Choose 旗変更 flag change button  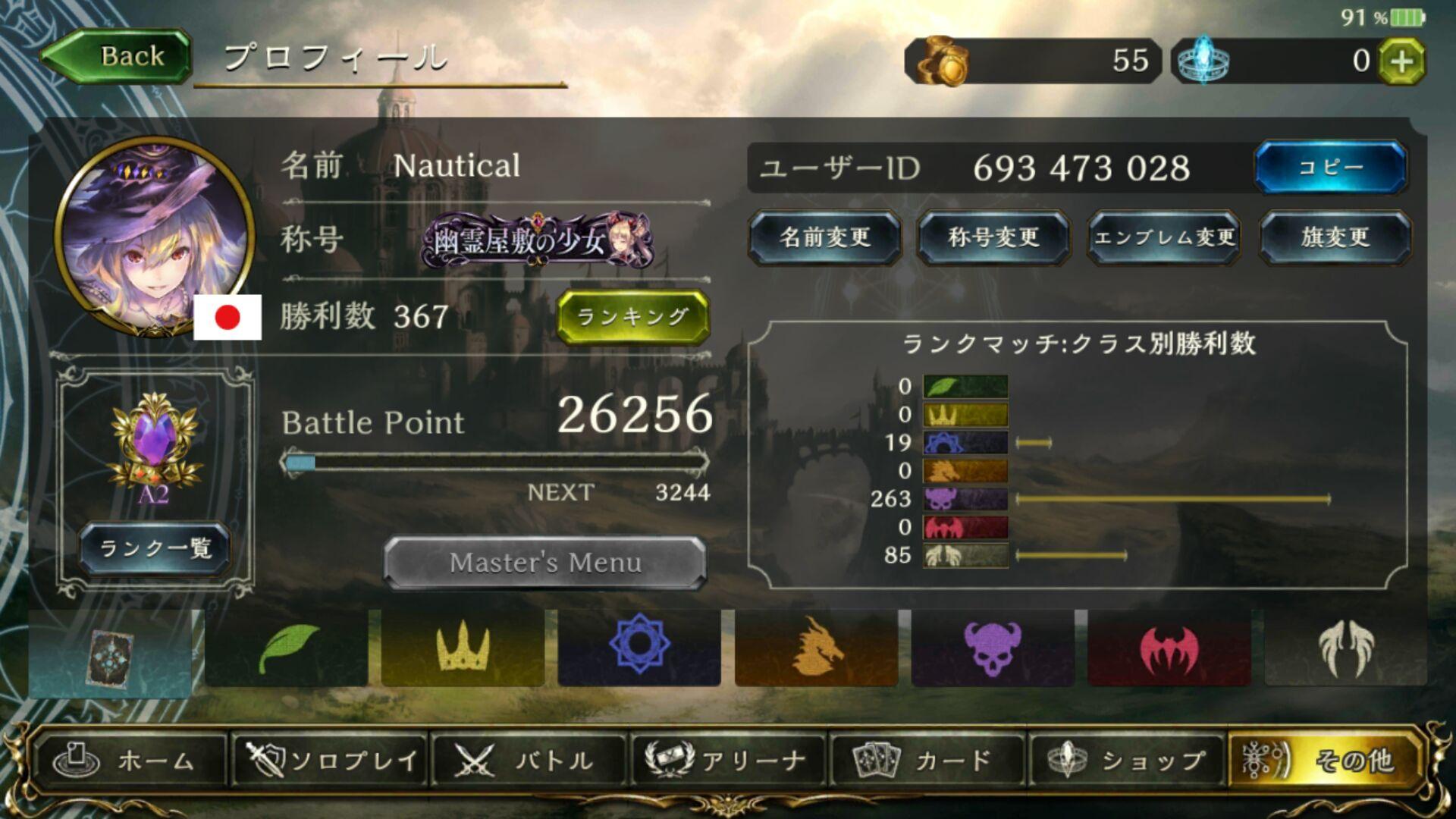(x=1335, y=237)
